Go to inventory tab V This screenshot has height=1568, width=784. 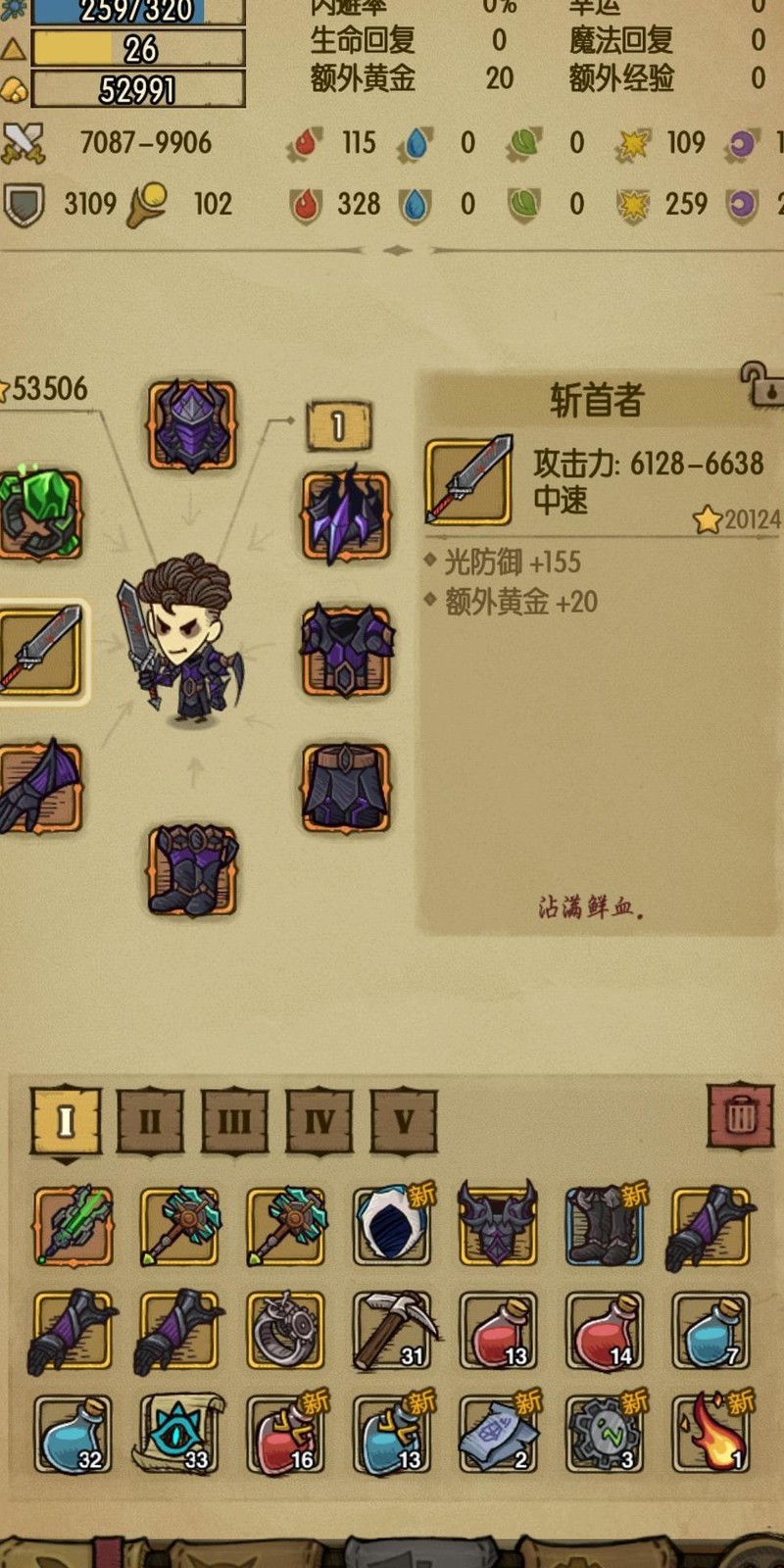[x=404, y=1120]
